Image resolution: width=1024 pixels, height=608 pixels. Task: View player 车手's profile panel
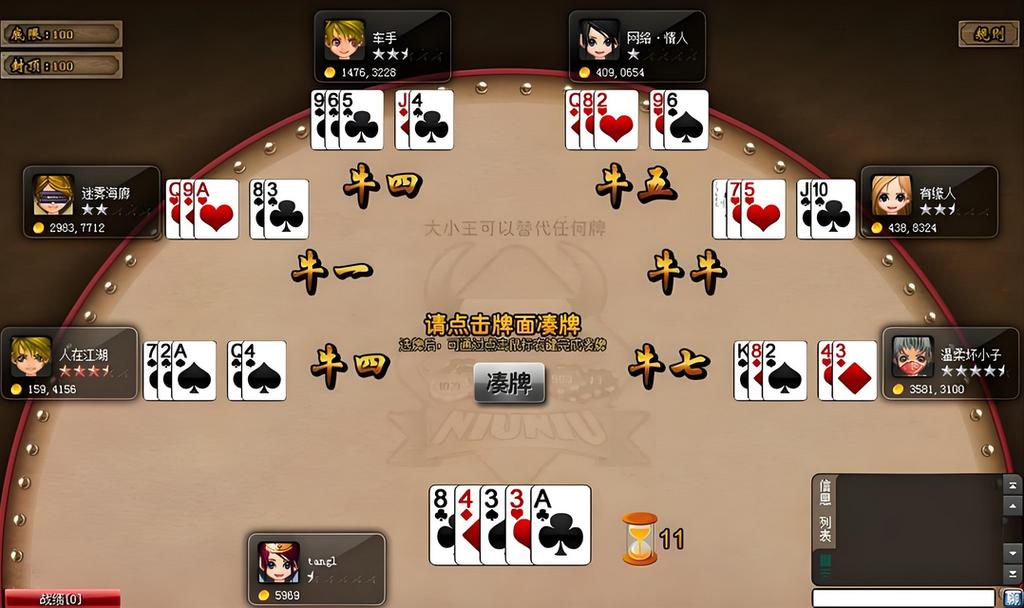pos(382,47)
